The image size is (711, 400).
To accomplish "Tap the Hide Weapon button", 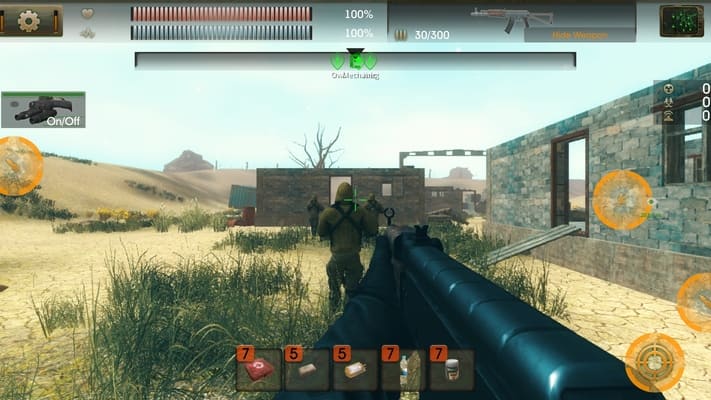I will [579, 35].
